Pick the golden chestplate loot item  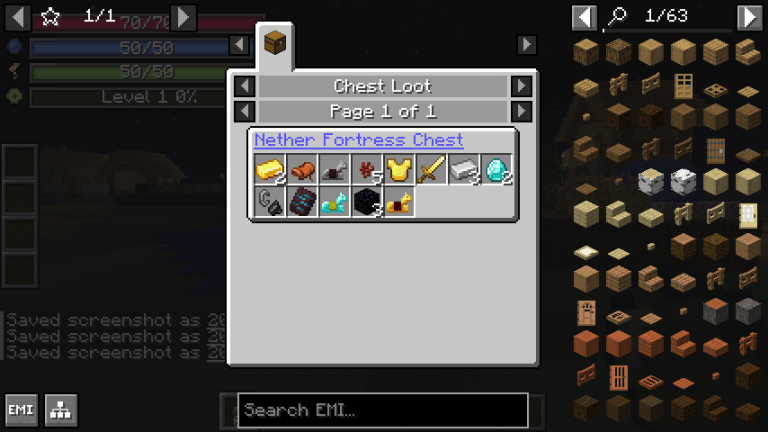click(x=399, y=170)
